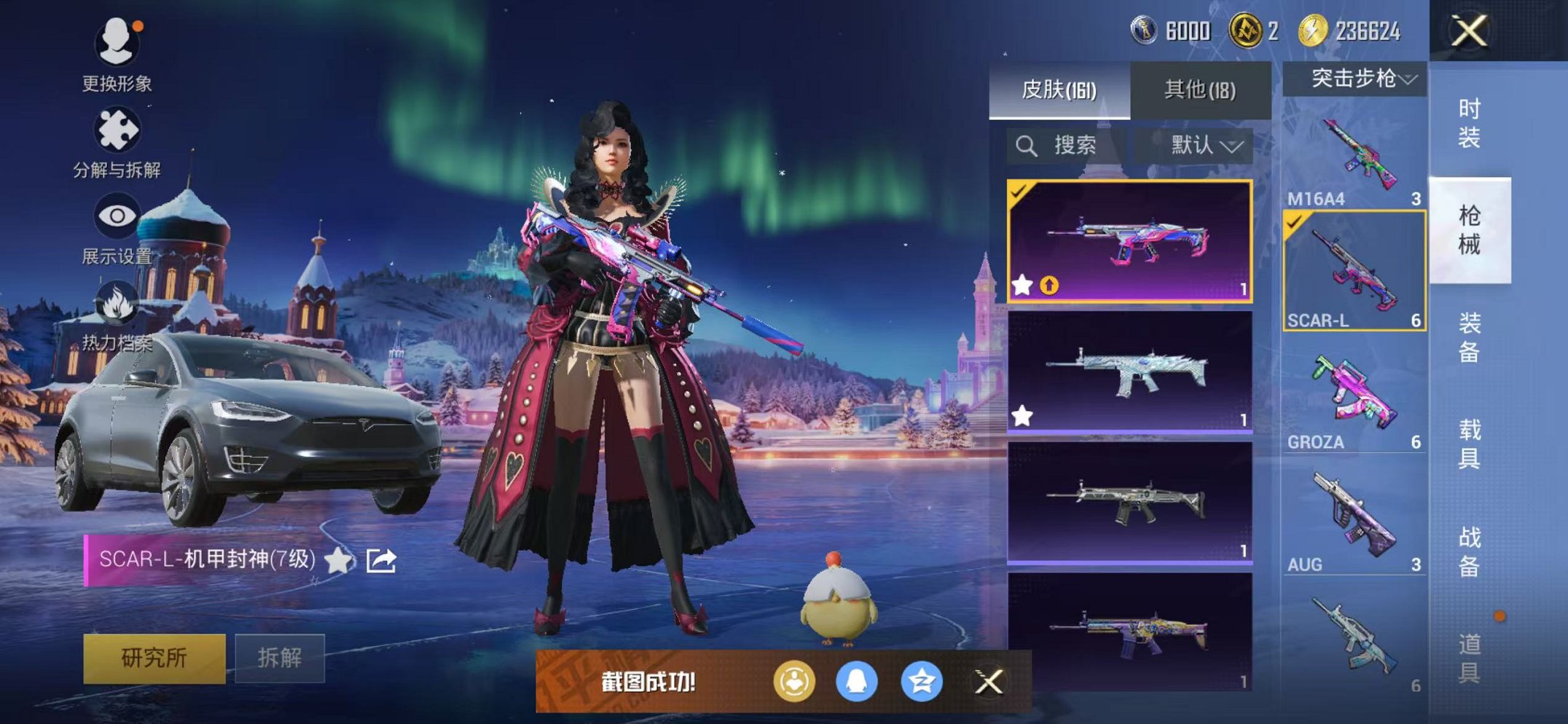Choose the silver-white SCAR-L skin
This screenshot has width=1568, height=724.
(x=1129, y=371)
